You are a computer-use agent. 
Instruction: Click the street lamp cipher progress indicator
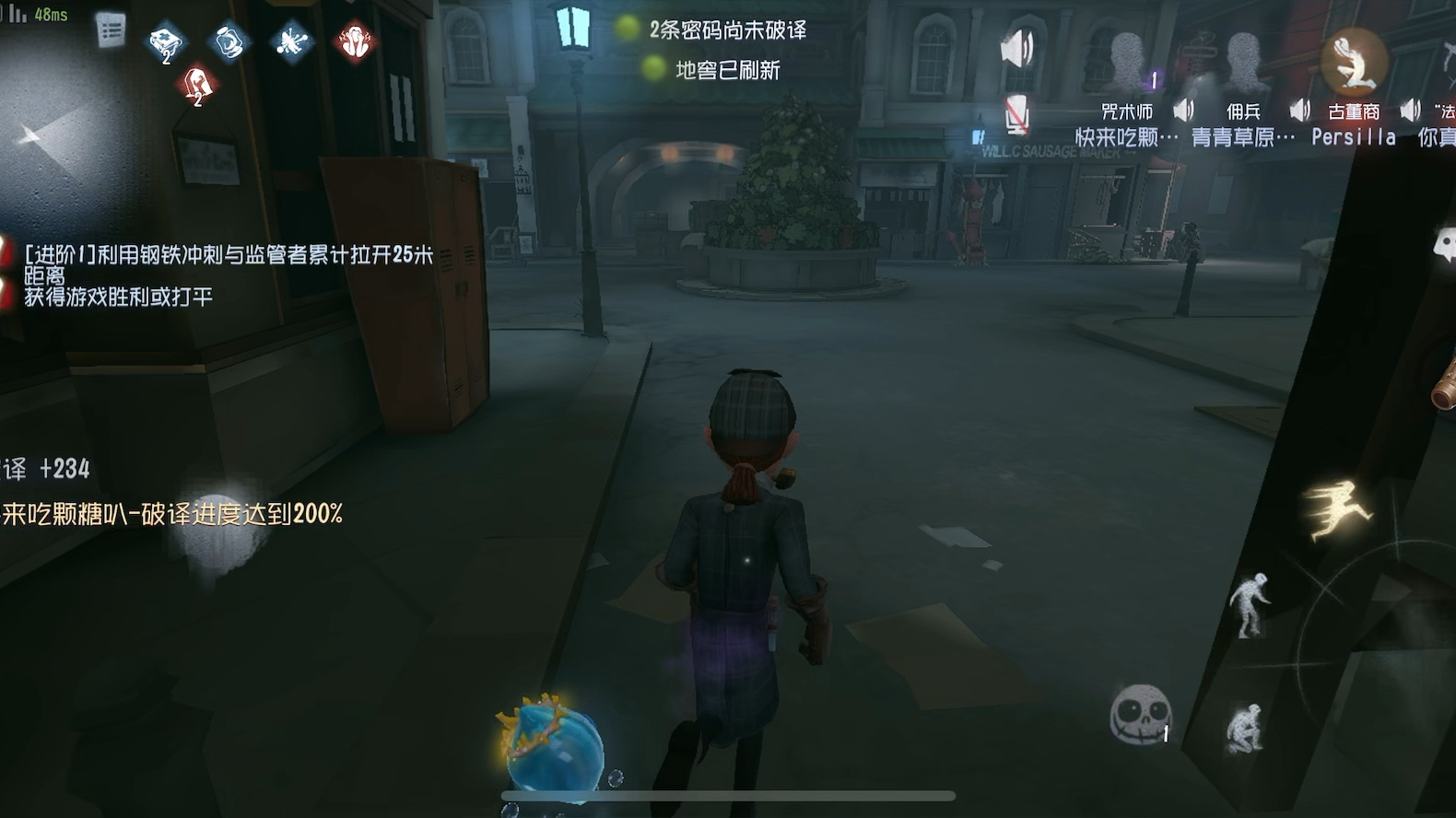(x=571, y=28)
